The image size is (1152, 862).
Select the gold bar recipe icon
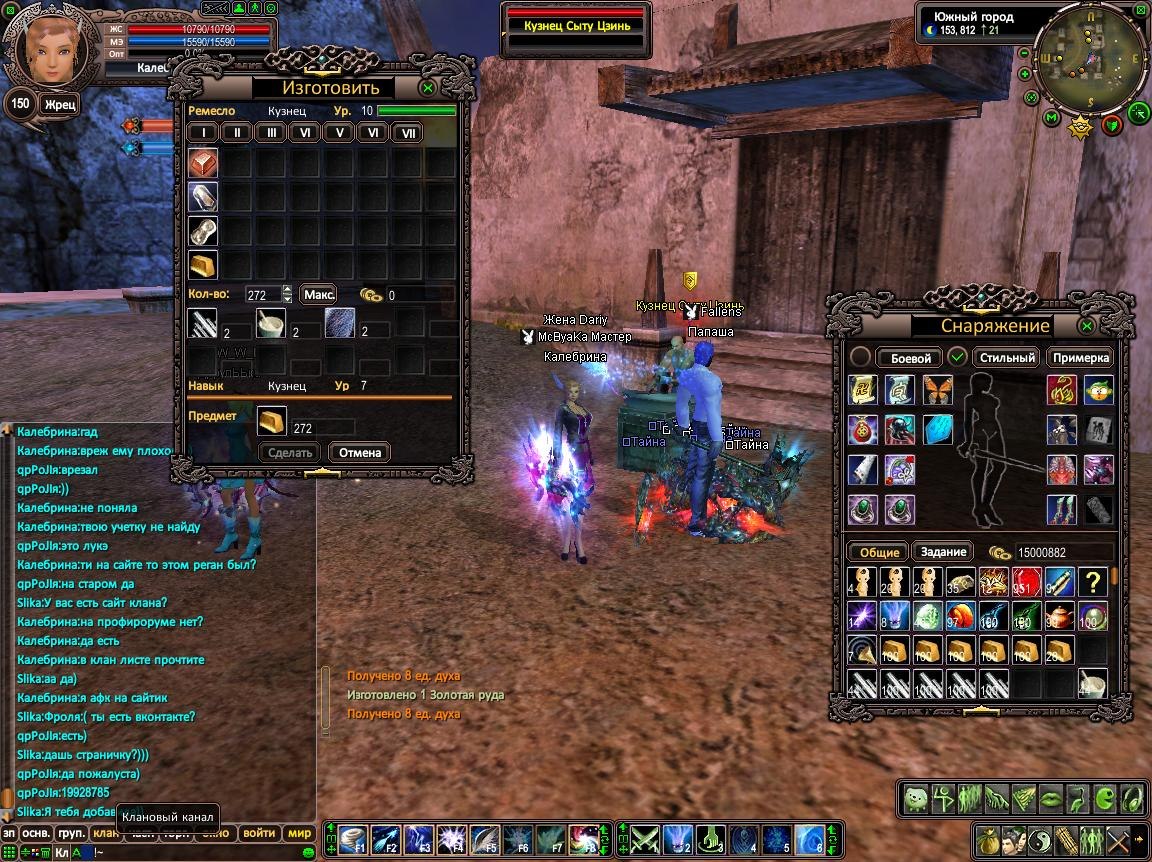click(x=203, y=265)
